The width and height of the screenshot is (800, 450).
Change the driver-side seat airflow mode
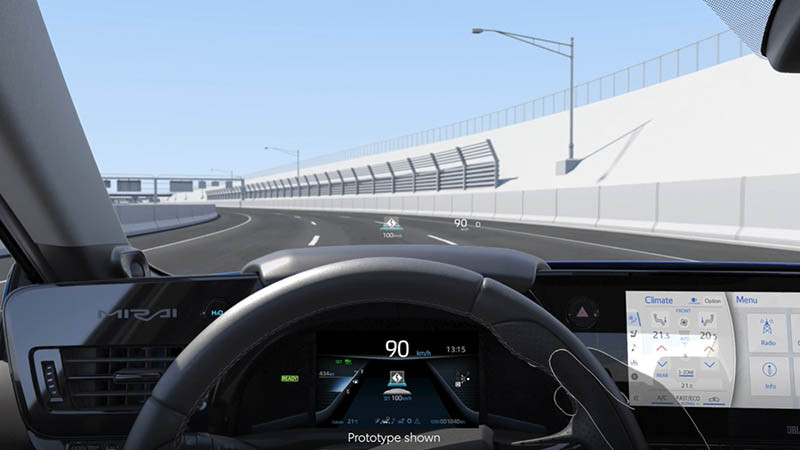click(659, 320)
